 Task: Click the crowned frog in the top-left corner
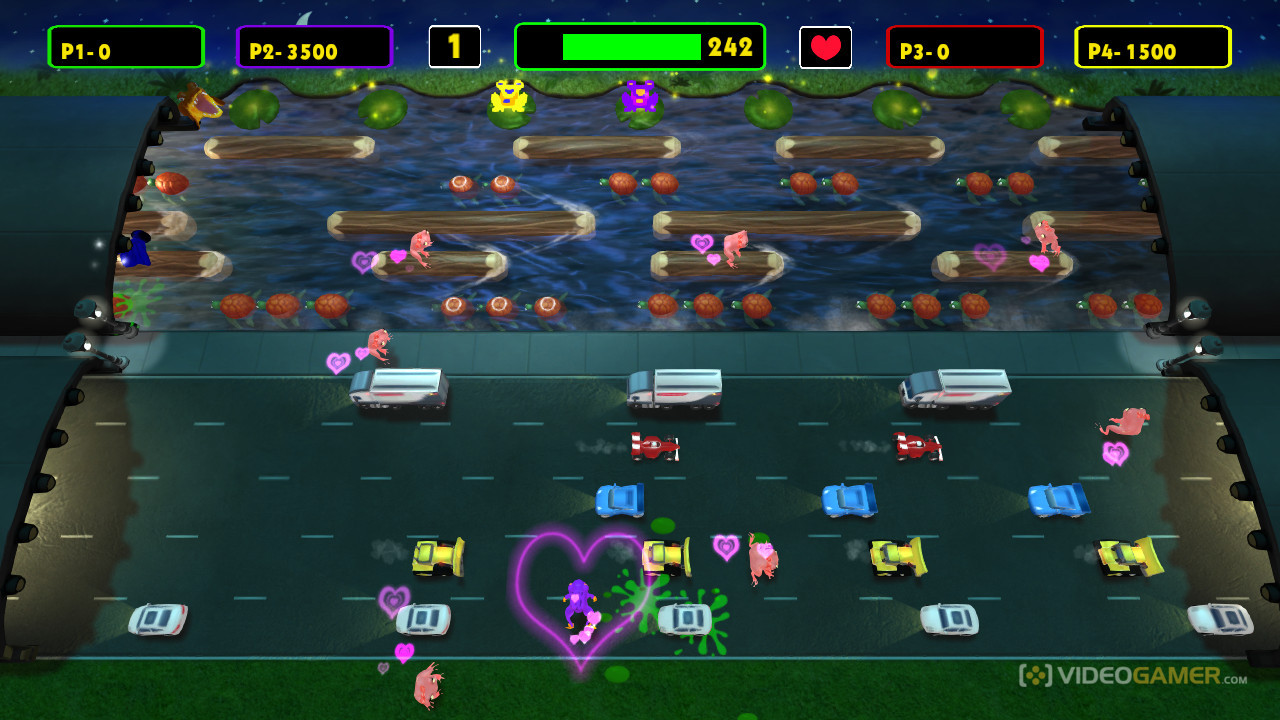pos(199,102)
